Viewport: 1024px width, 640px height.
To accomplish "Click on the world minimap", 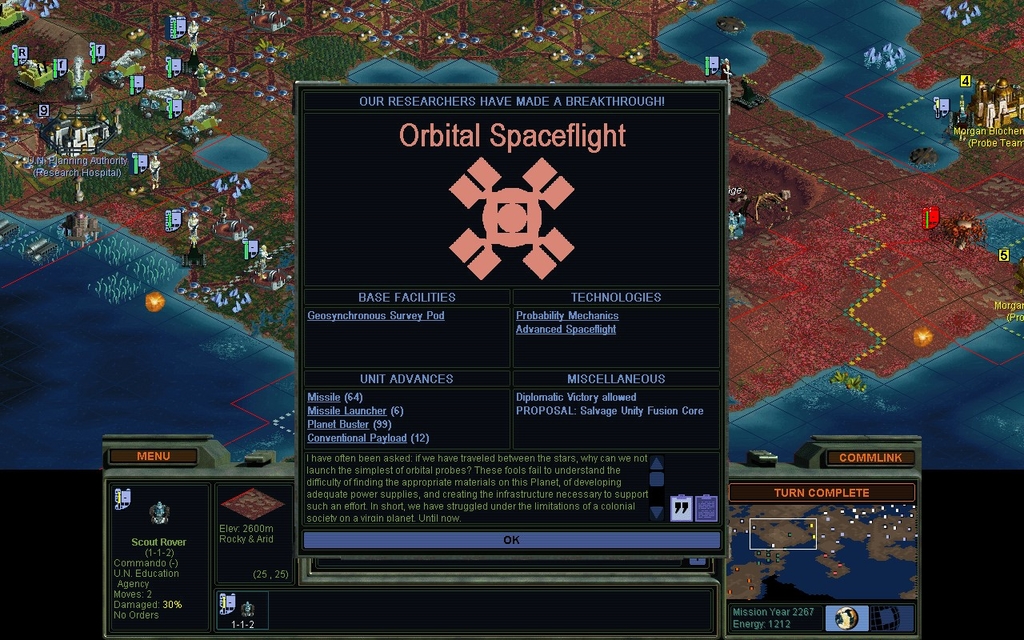I will (x=821, y=552).
